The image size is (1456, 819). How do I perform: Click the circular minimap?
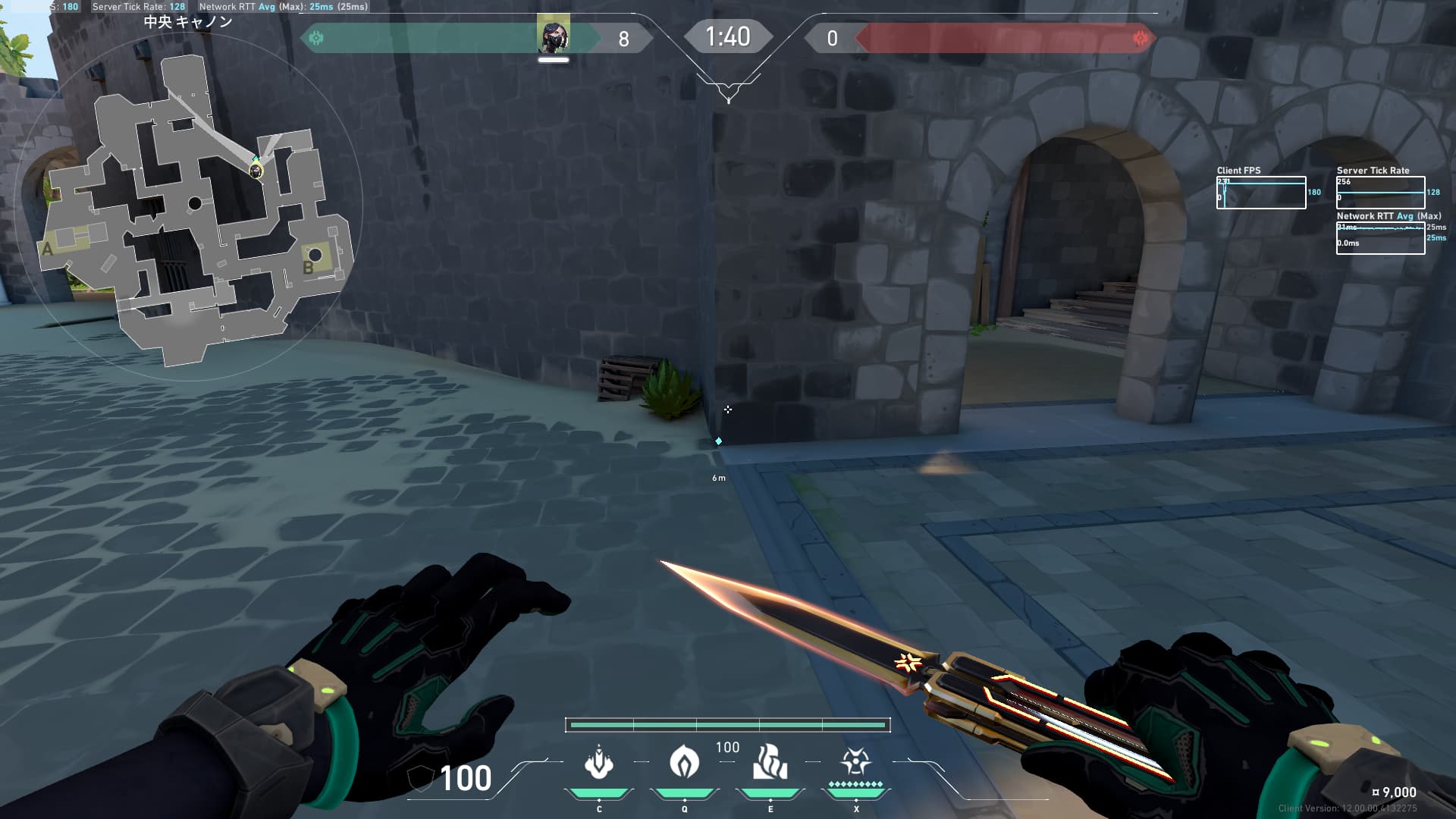189,205
